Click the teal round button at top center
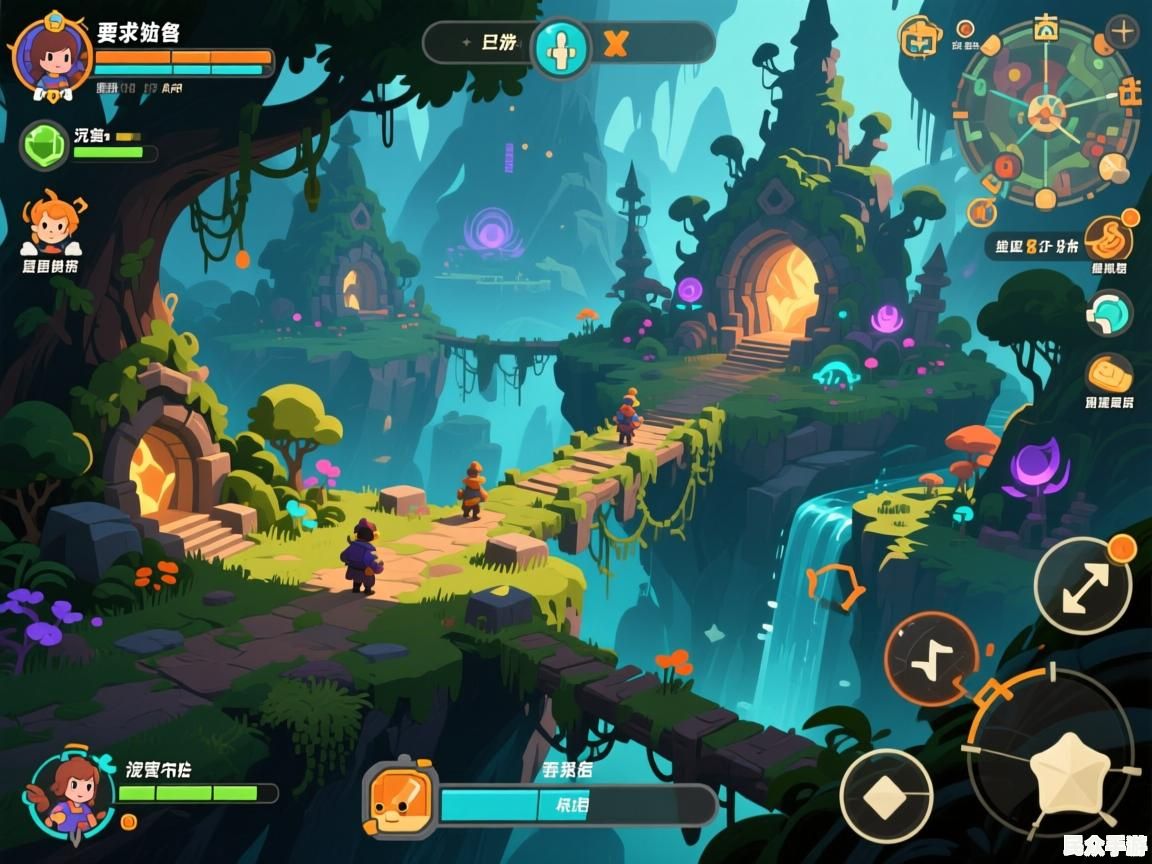The height and width of the screenshot is (864, 1152). click(561, 46)
